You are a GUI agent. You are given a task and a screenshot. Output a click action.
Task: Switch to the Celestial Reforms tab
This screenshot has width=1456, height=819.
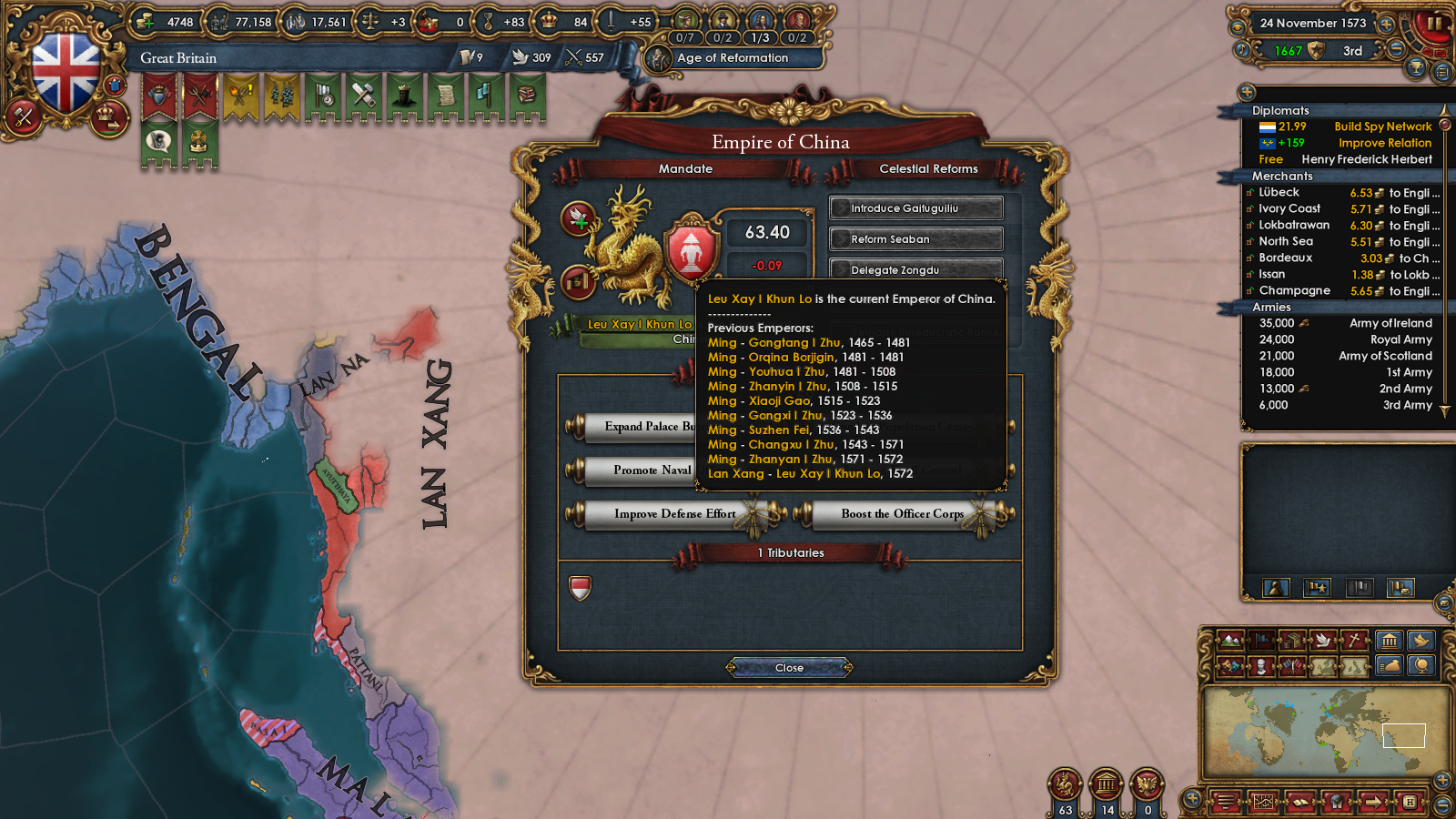point(927,168)
